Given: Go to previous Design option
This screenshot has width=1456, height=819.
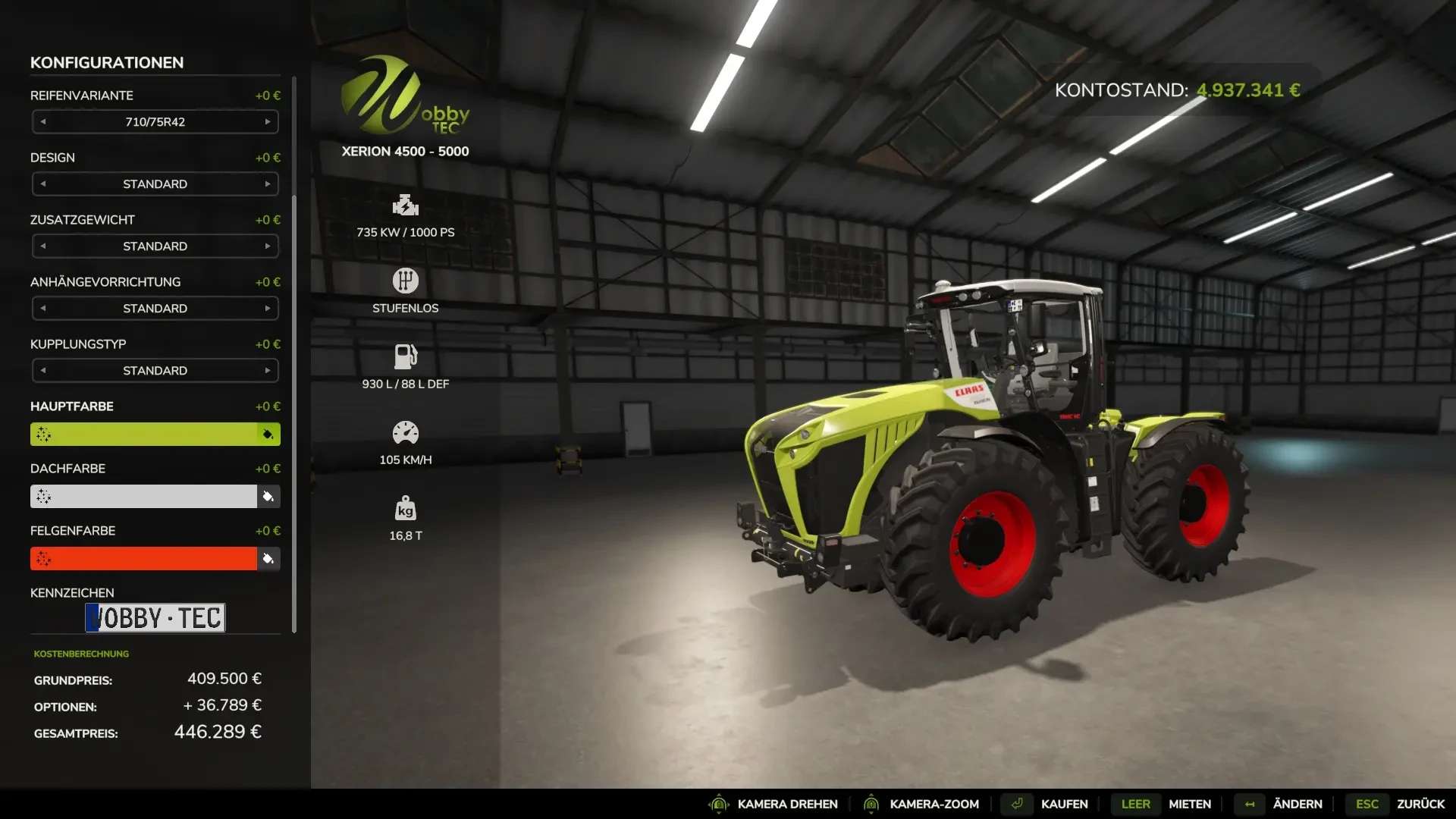Looking at the screenshot, I should [x=43, y=184].
